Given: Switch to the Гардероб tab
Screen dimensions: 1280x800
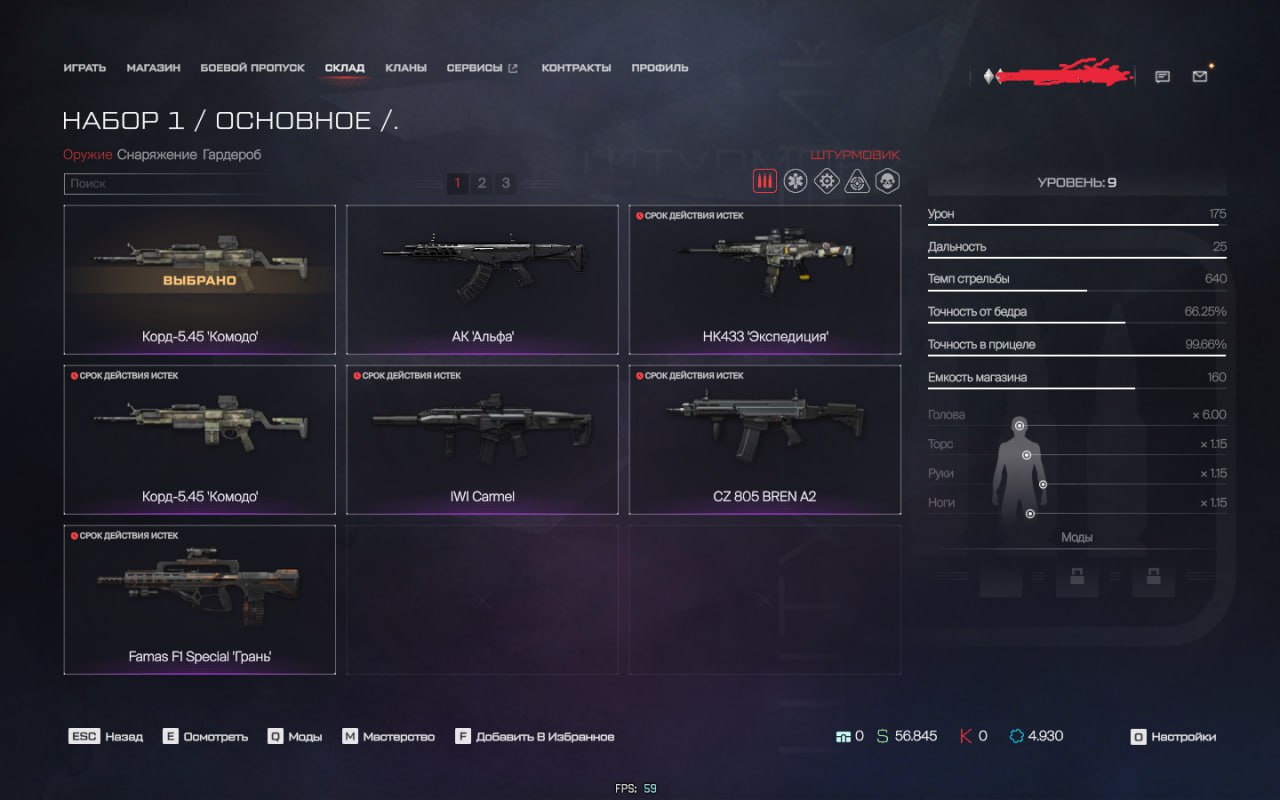Looking at the screenshot, I should 231,155.
